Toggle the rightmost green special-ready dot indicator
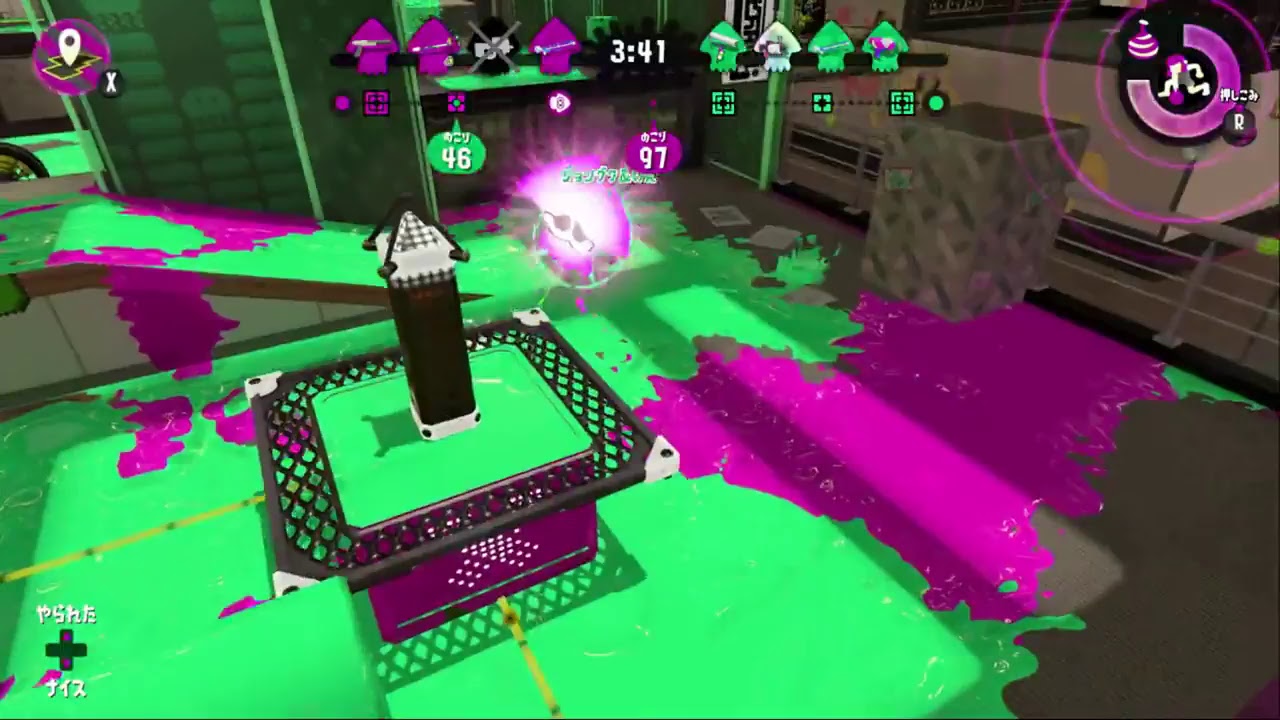This screenshot has height=720, width=1280. point(937,100)
